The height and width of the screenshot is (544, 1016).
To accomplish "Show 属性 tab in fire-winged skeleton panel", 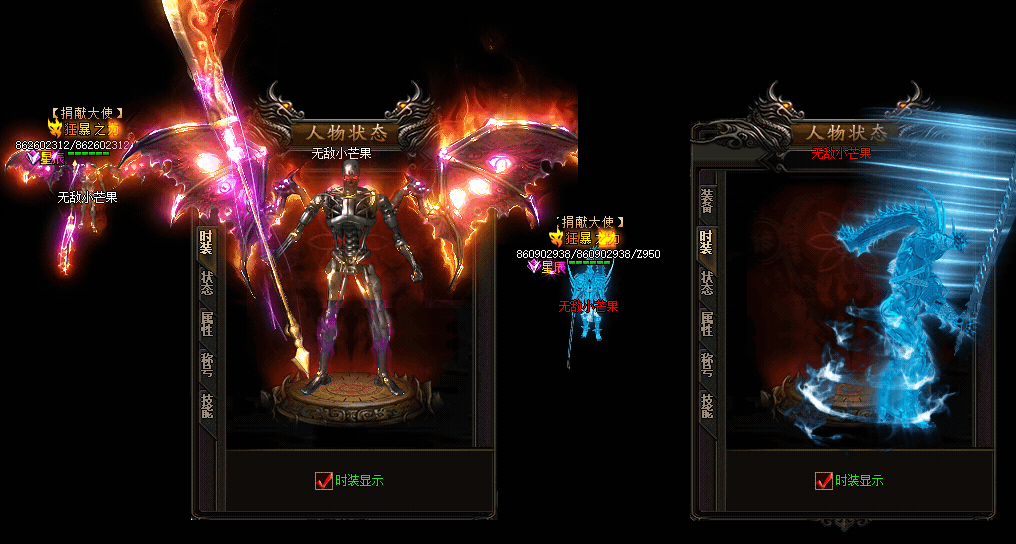I will 206,324.
